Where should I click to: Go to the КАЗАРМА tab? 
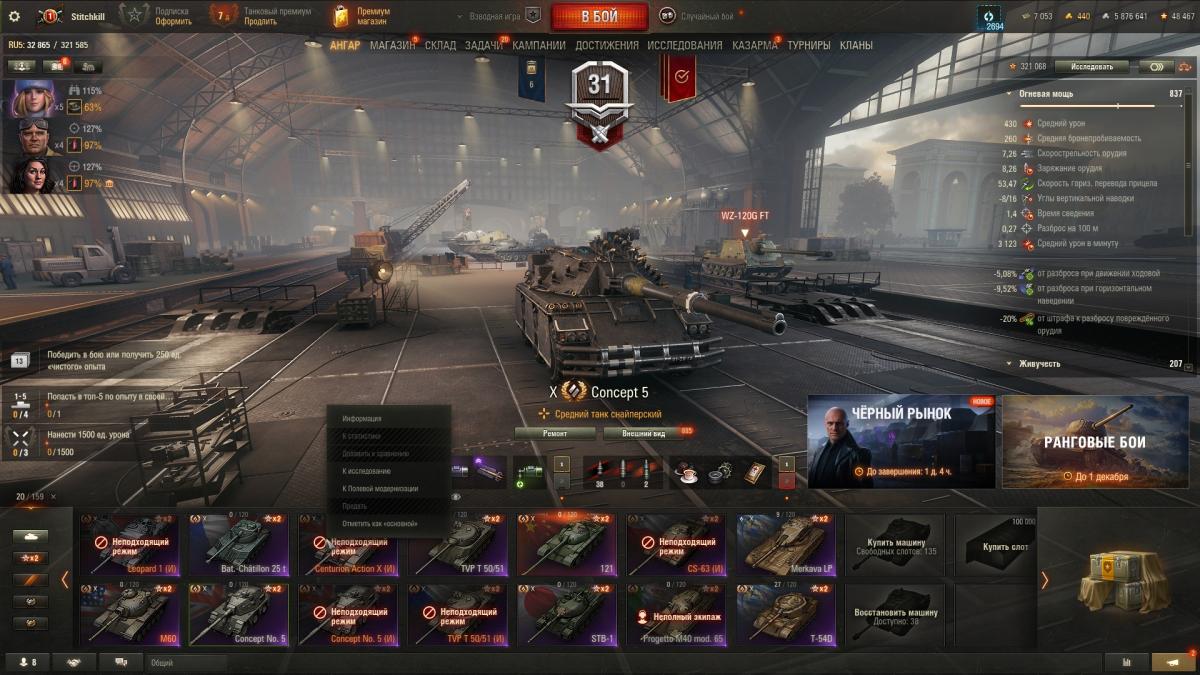[x=754, y=45]
